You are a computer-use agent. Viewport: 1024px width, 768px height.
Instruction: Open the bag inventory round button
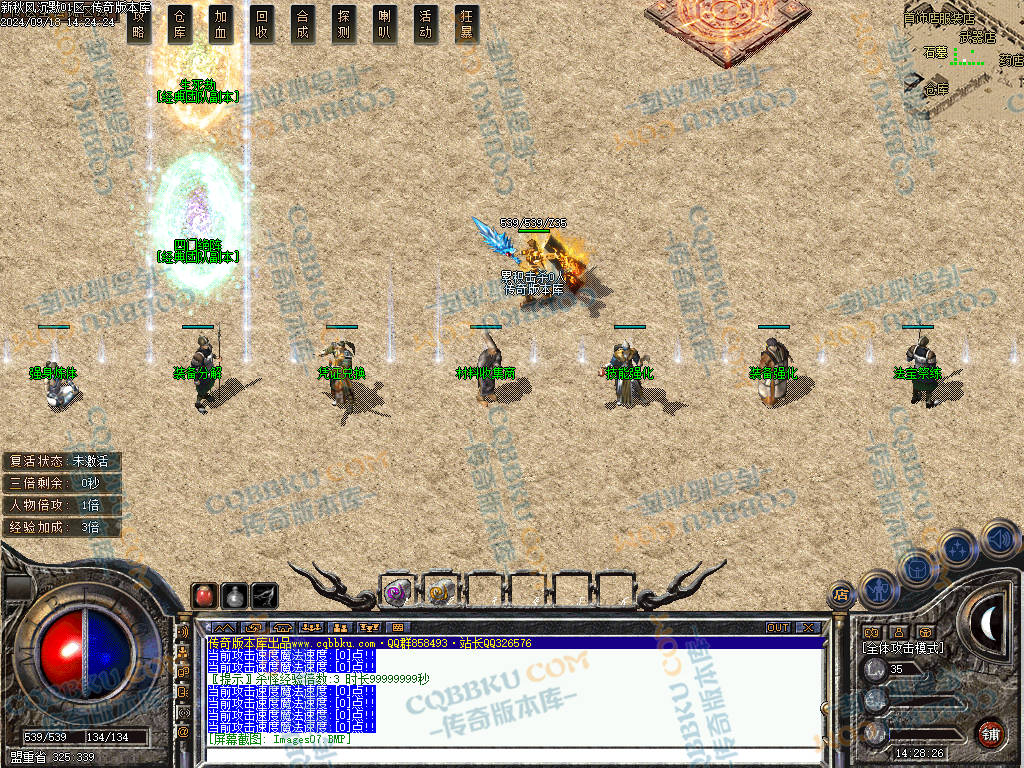[x=916, y=568]
